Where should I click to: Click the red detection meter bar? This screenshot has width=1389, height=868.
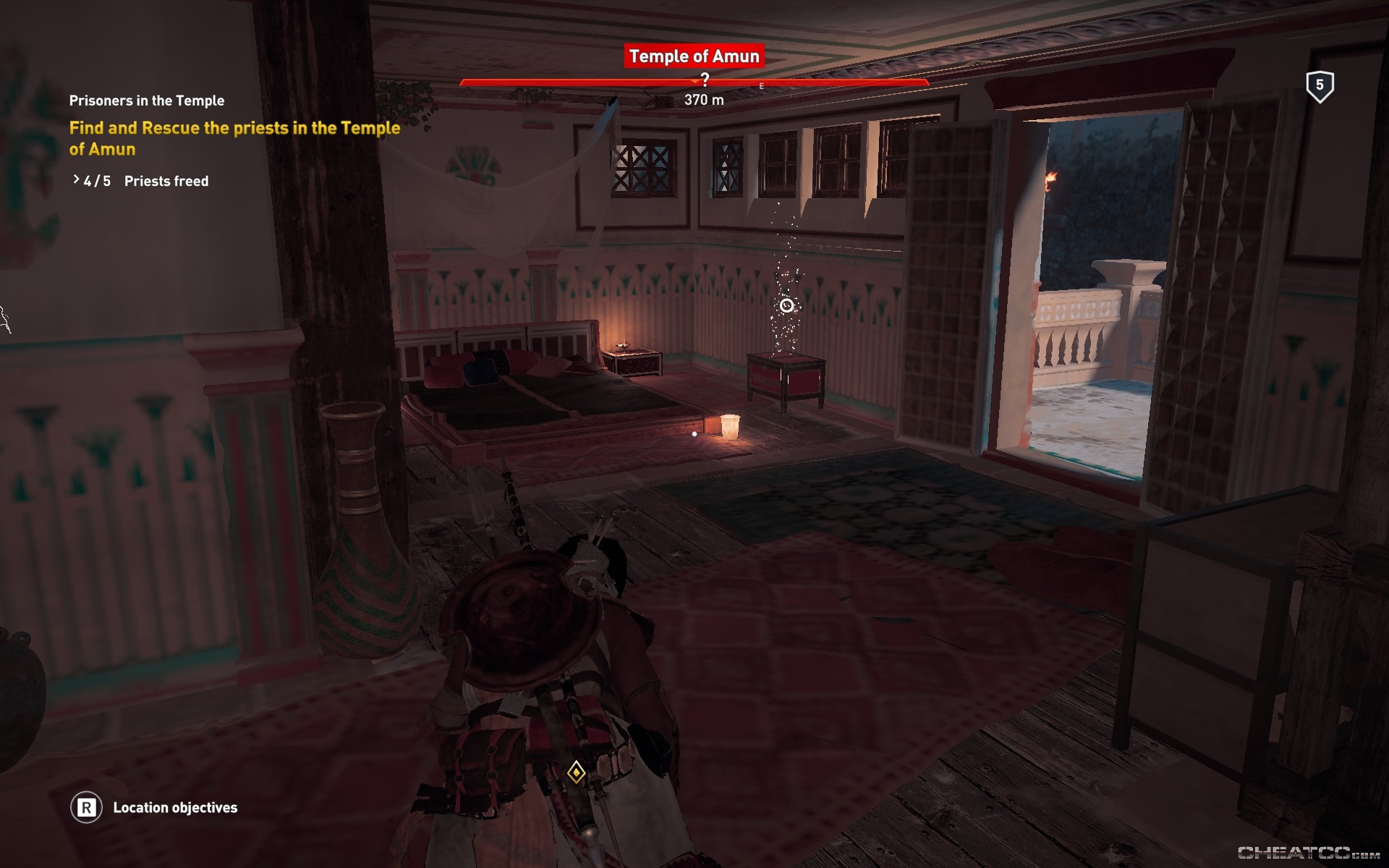click(x=693, y=83)
